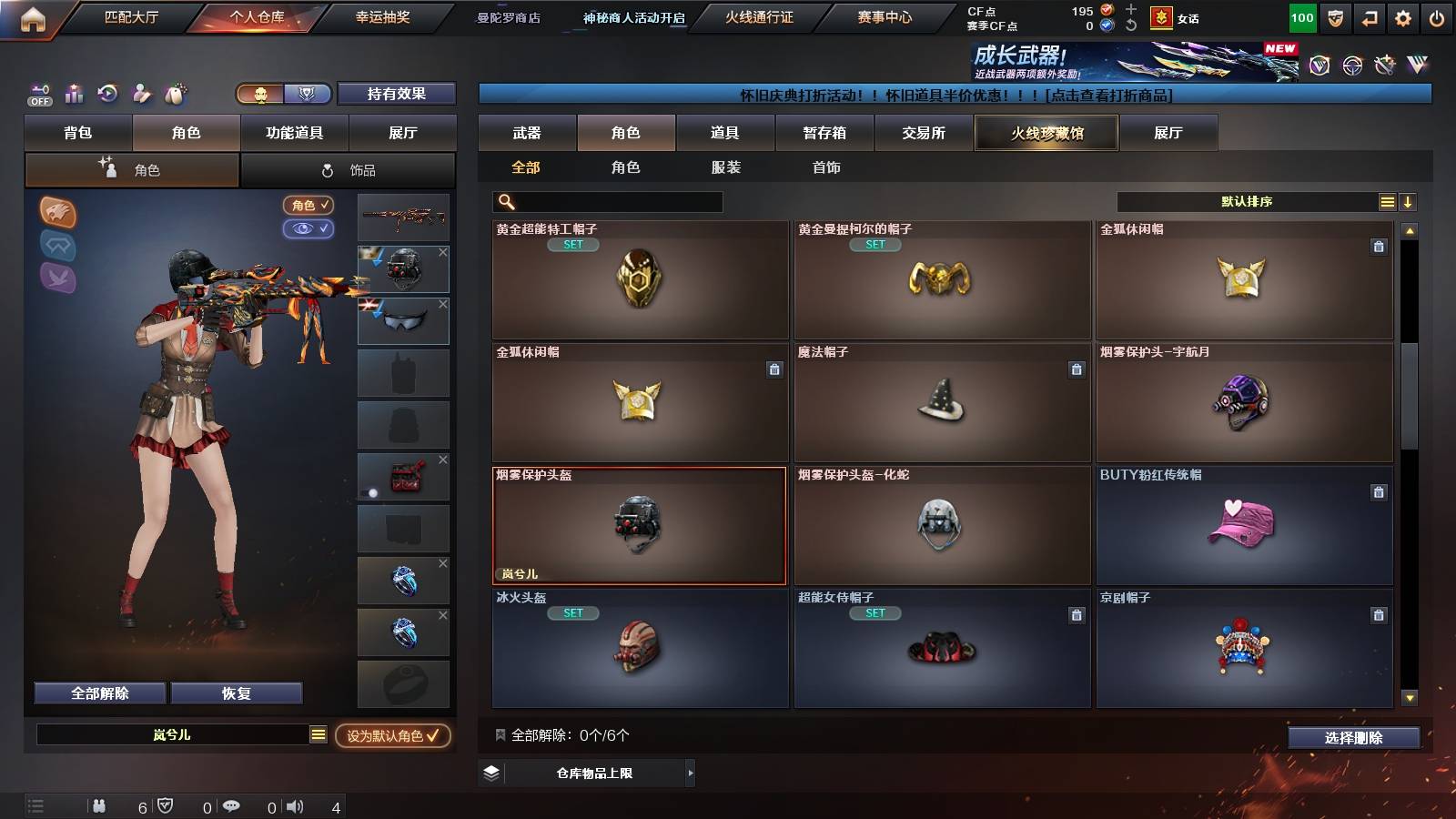
Task: Click the dog-tag icon in the left toolbar
Action: [x=175, y=93]
